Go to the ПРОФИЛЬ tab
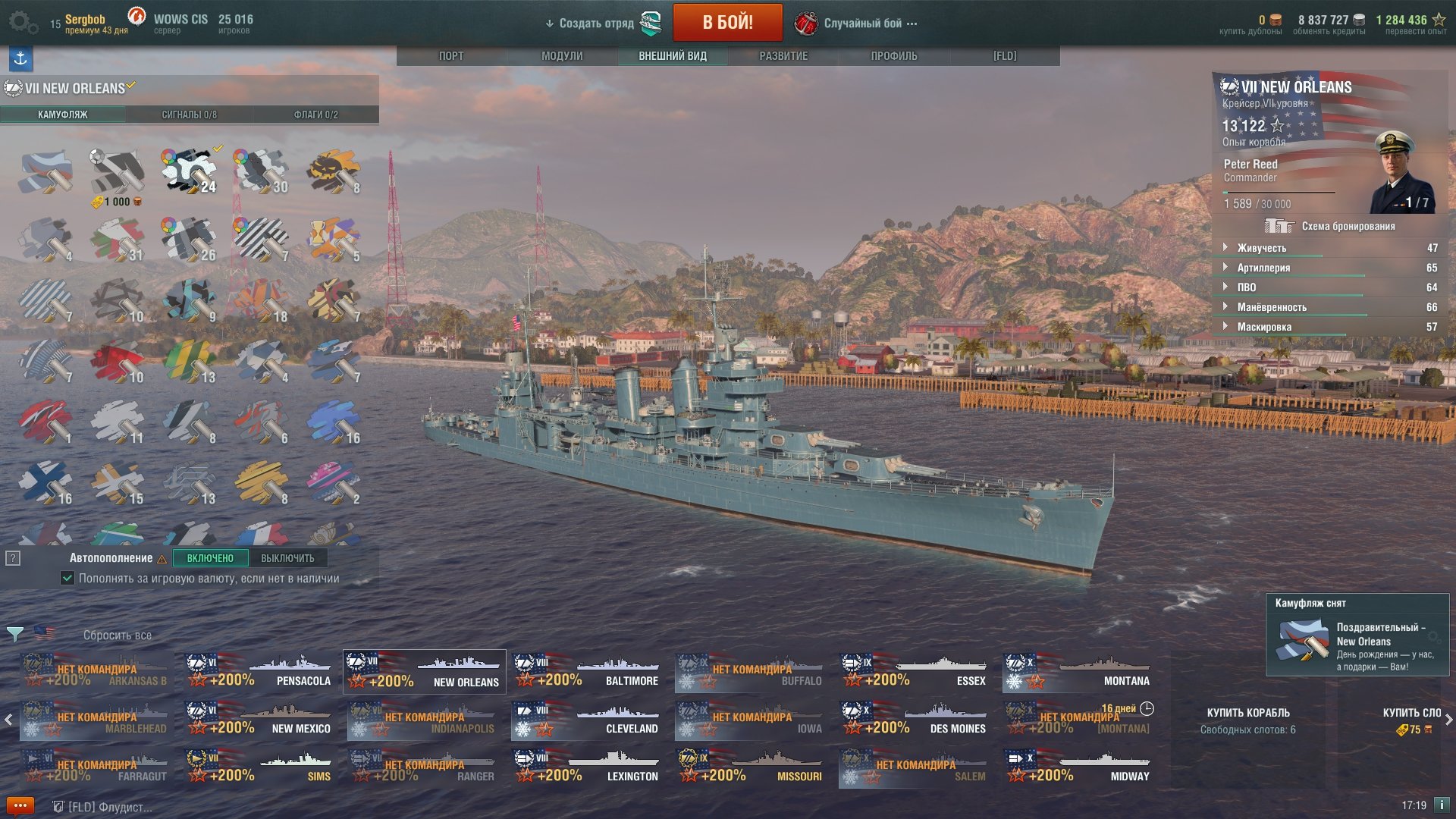 pos(894,56)
